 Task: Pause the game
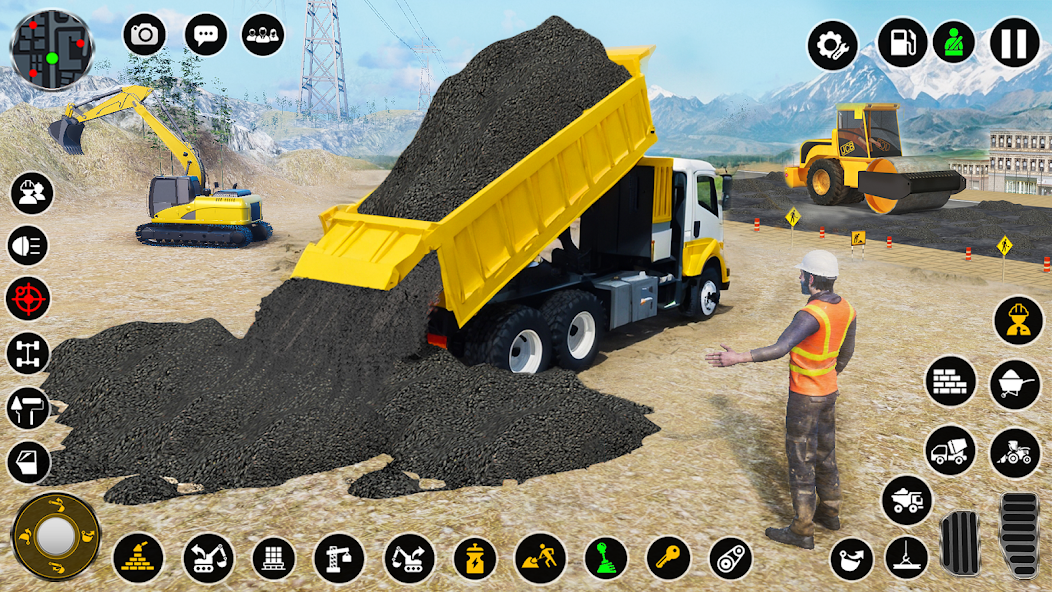click(1014, 44)
